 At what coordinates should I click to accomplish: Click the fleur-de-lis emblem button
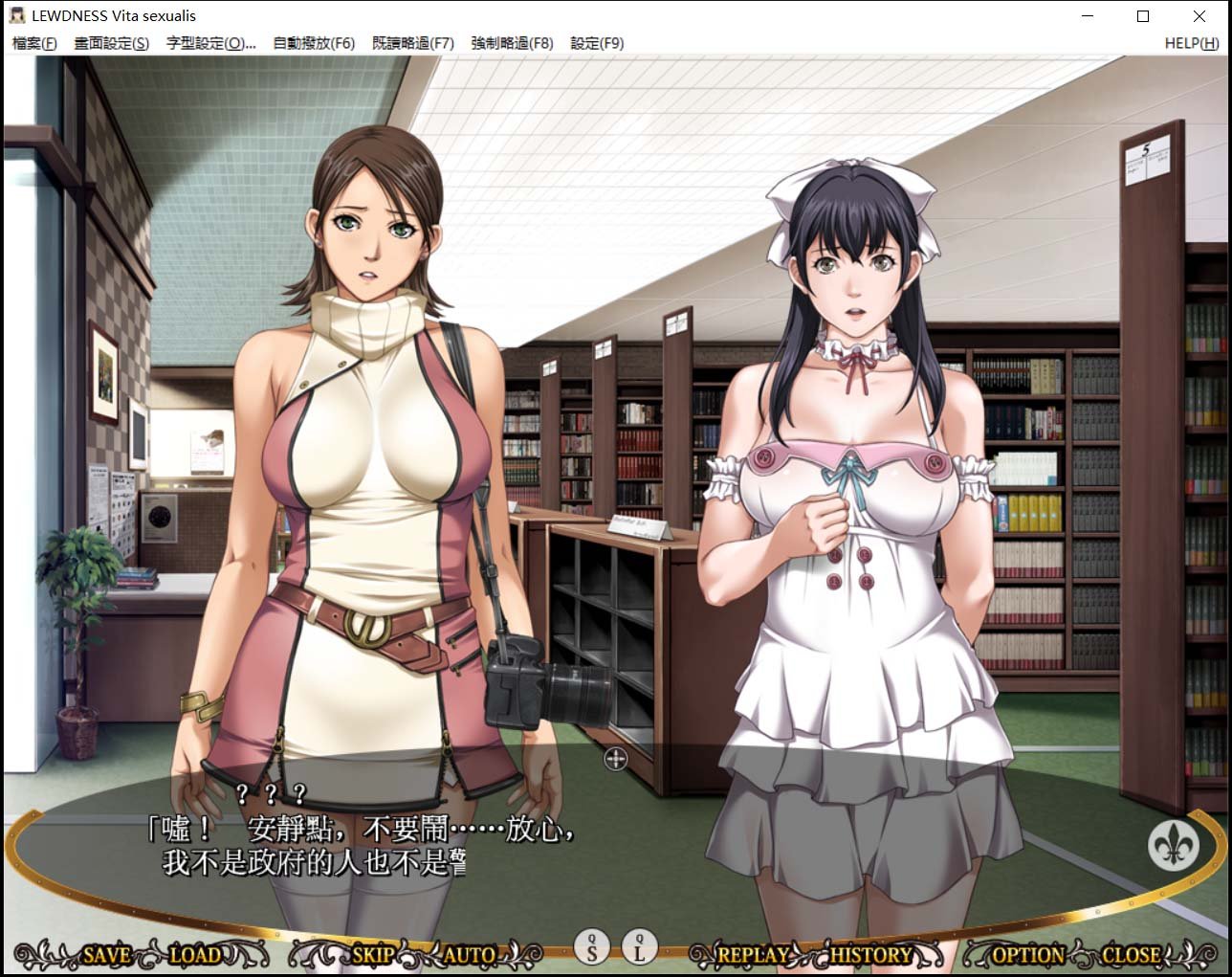[x=1173, y=845]
